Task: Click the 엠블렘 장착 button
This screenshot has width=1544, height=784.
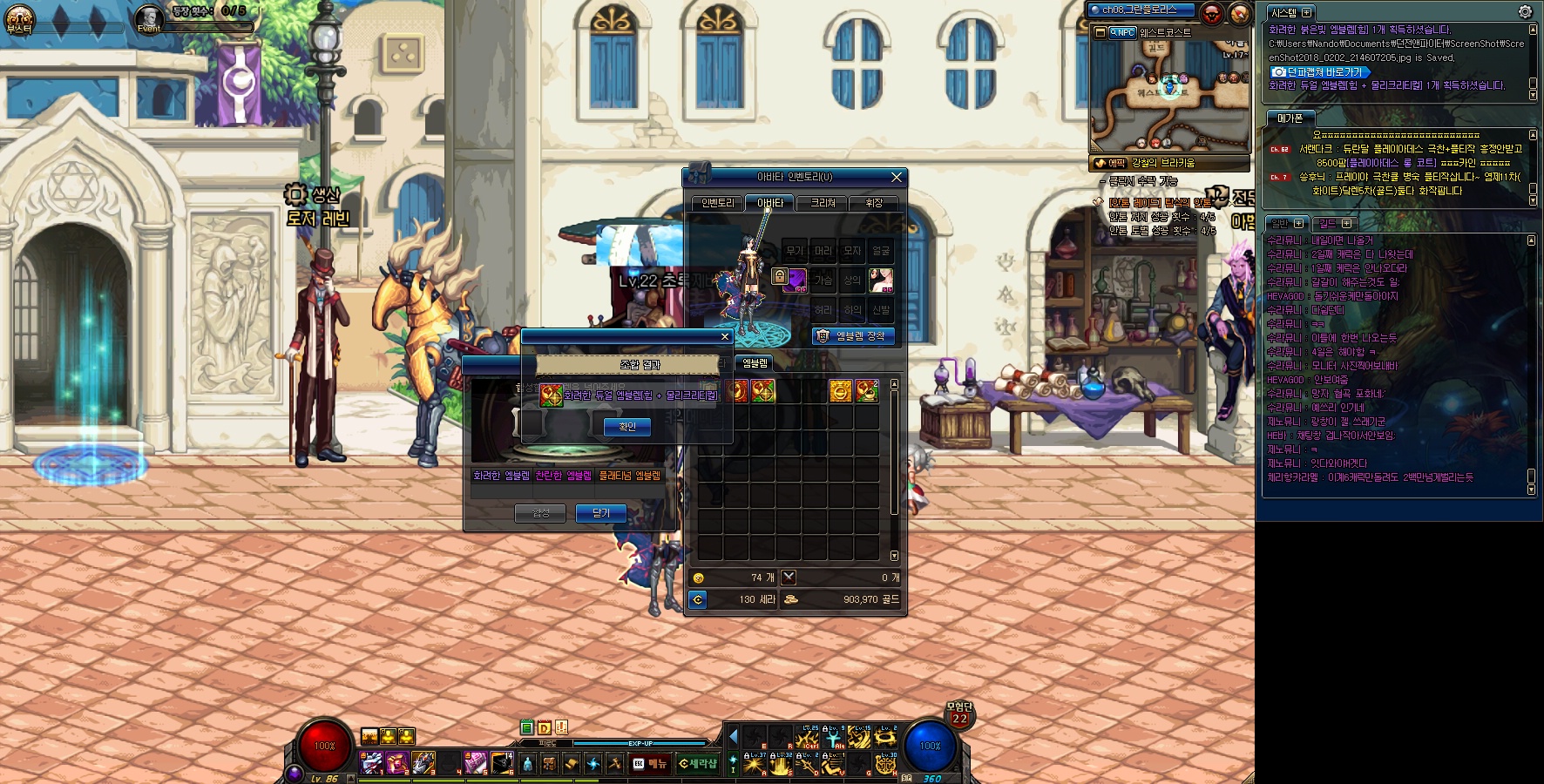Action: pos(853,336)
